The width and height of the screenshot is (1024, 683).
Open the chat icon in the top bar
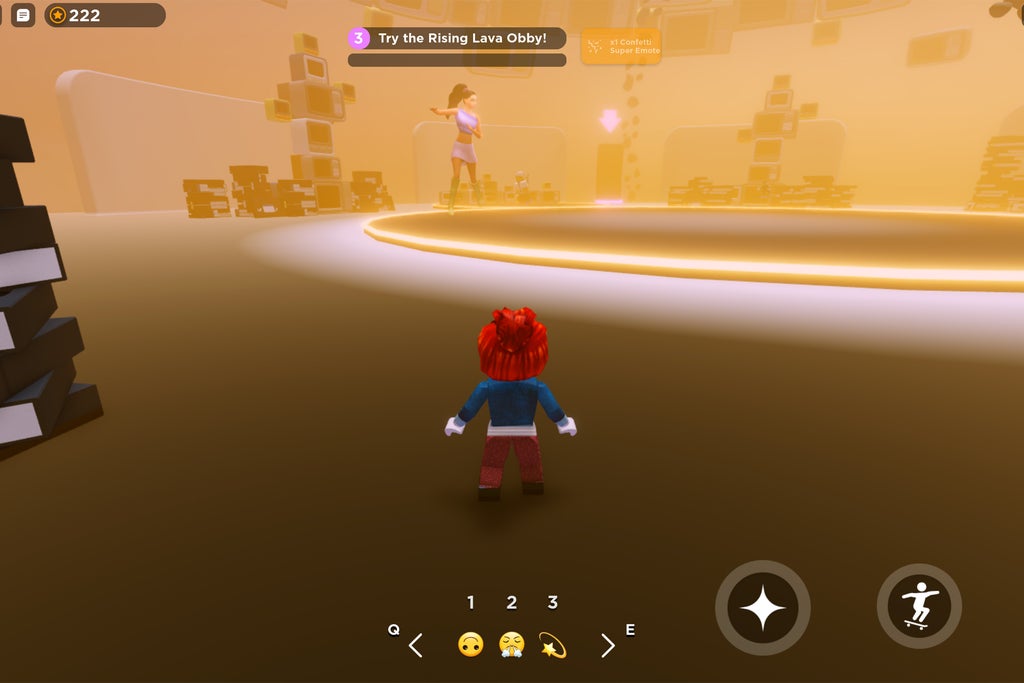click(23, 15)
